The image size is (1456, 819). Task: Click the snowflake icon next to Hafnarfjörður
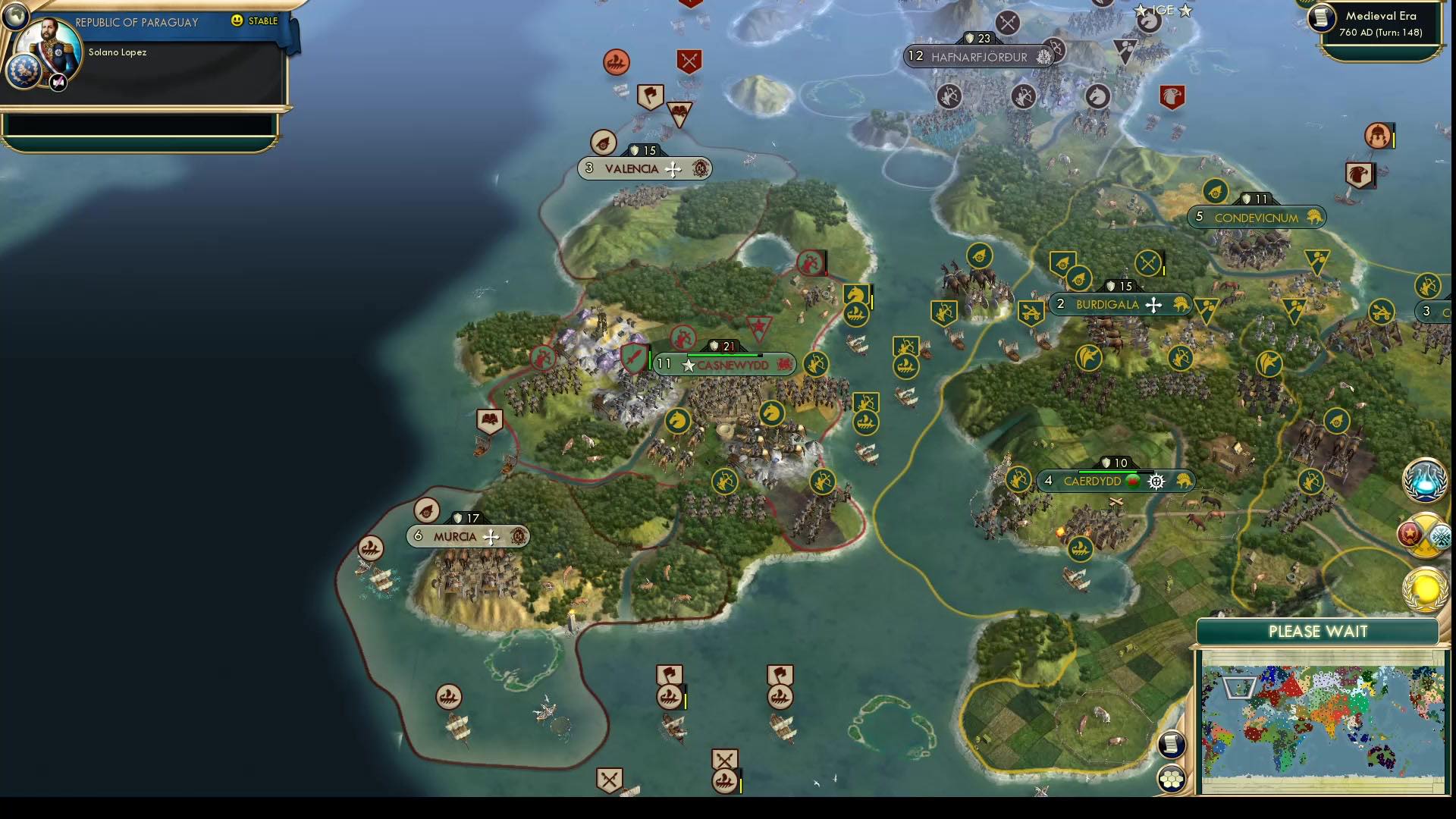(1044, 57)
